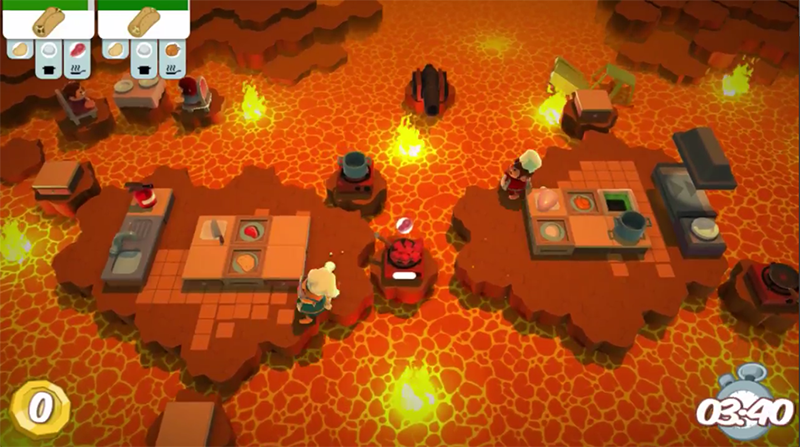Select the beef burrito order ticket
The image size is (800, 447).
coord(48,21)
